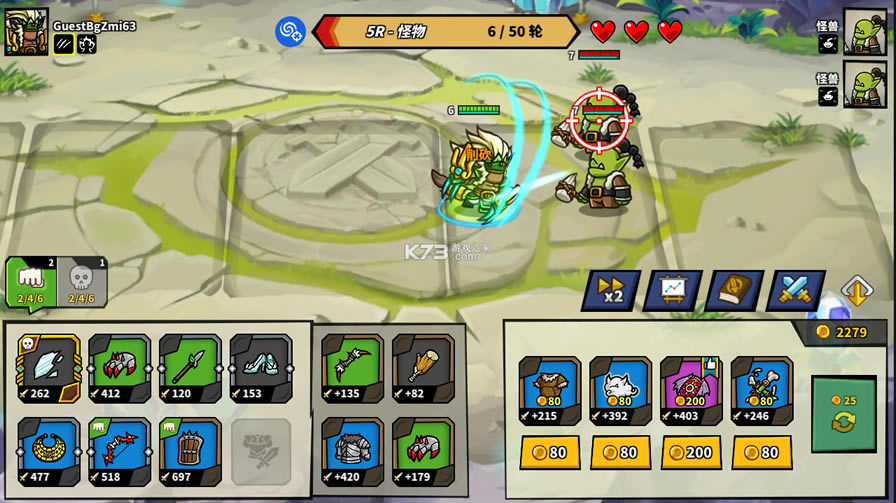Select the red bow equipment slot
This screenshot has width=896, height=503.
pyautogui.click(x=119, y=451)
